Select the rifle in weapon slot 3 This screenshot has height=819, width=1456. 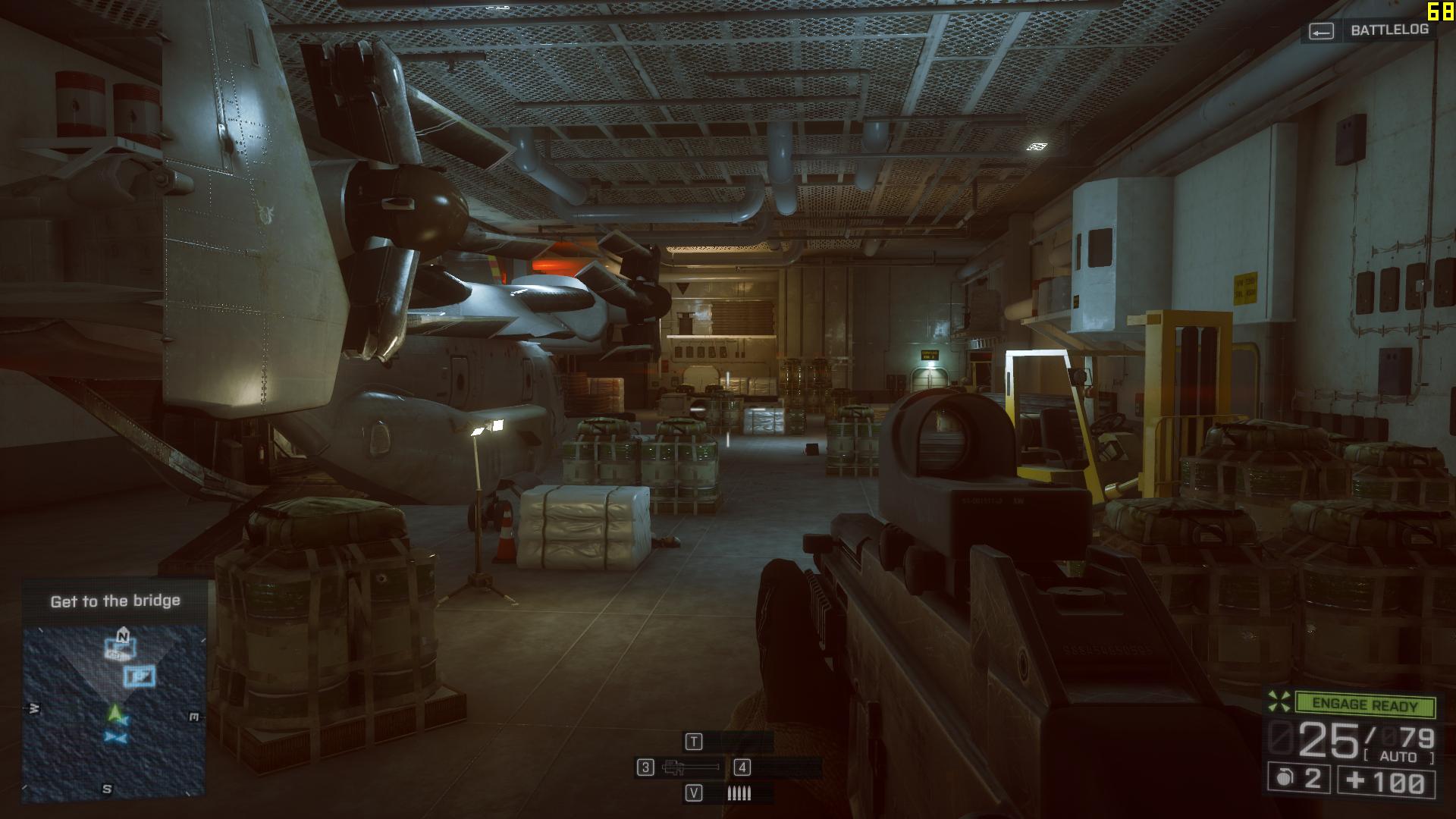[690, 767]
